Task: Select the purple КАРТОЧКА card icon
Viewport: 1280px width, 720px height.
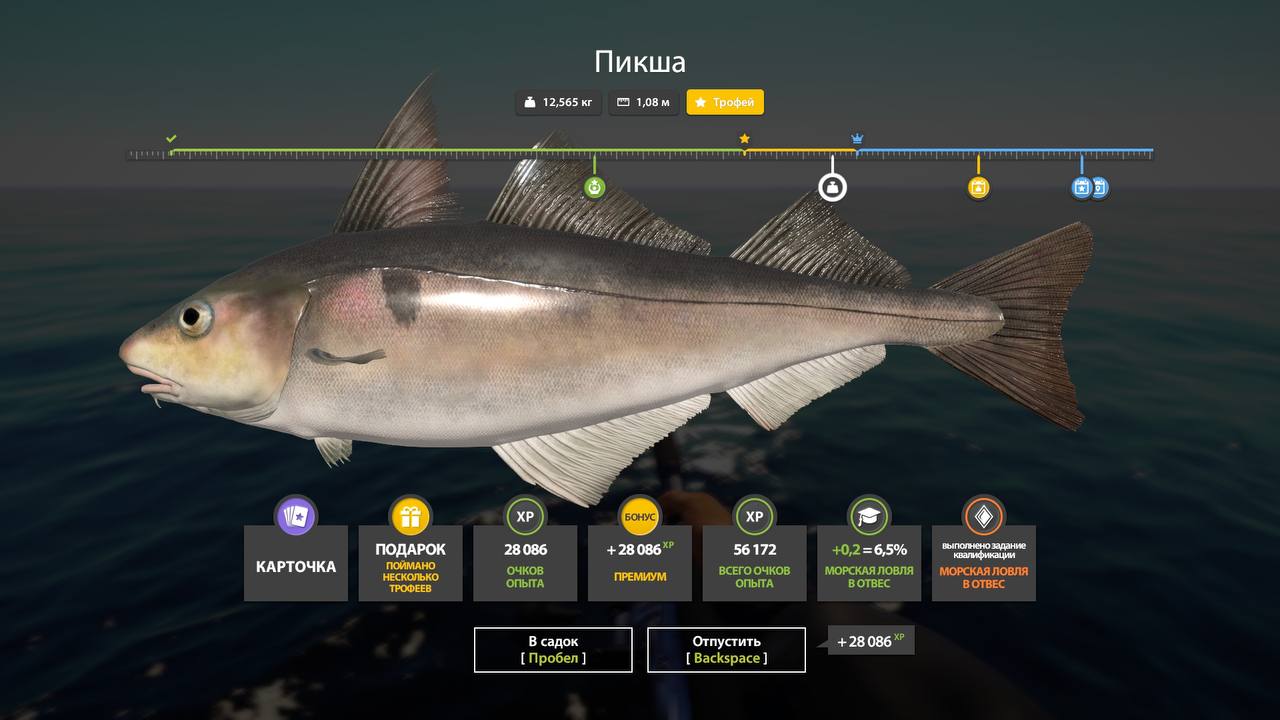Action: pyautogui.click(x=296, y=517)
